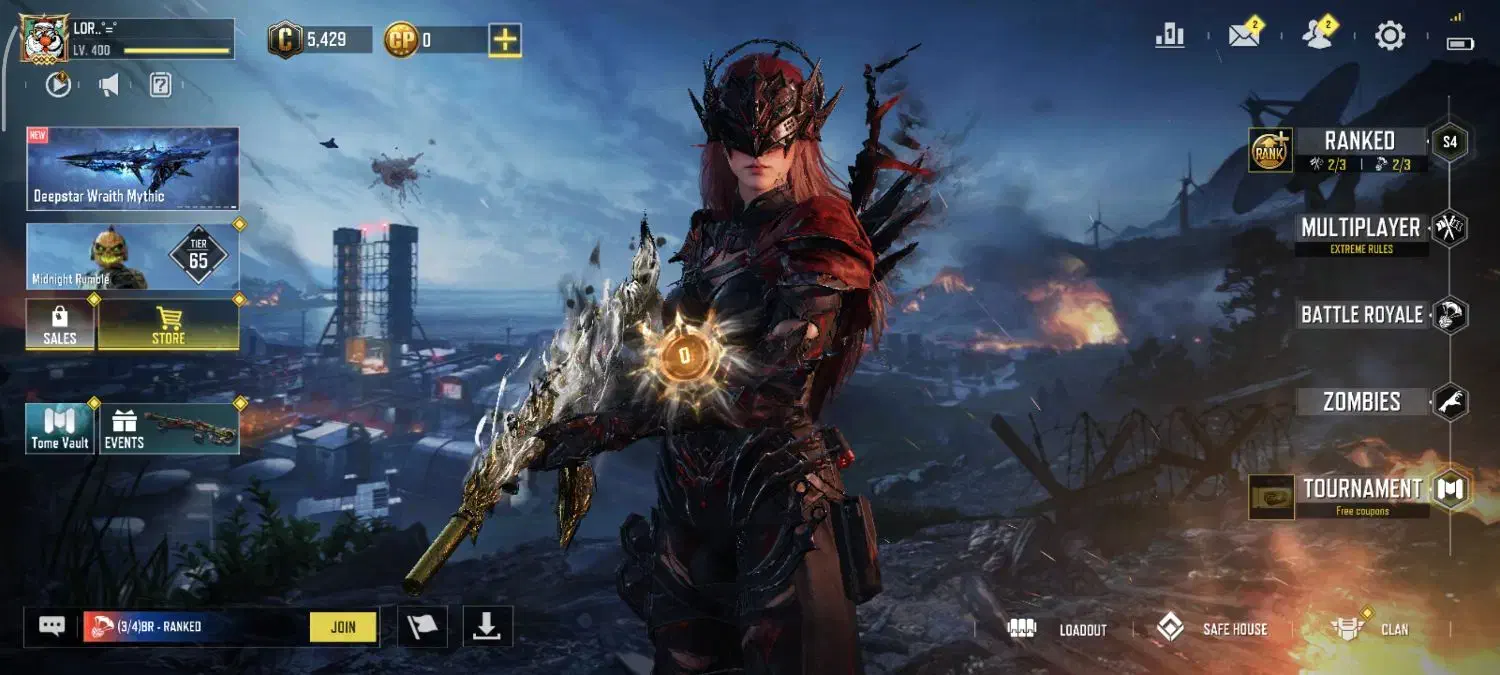Open the Tournament mode
Image resolution: width=1500 pixels, height=675 pixels.
click(x=1362, y=489)
